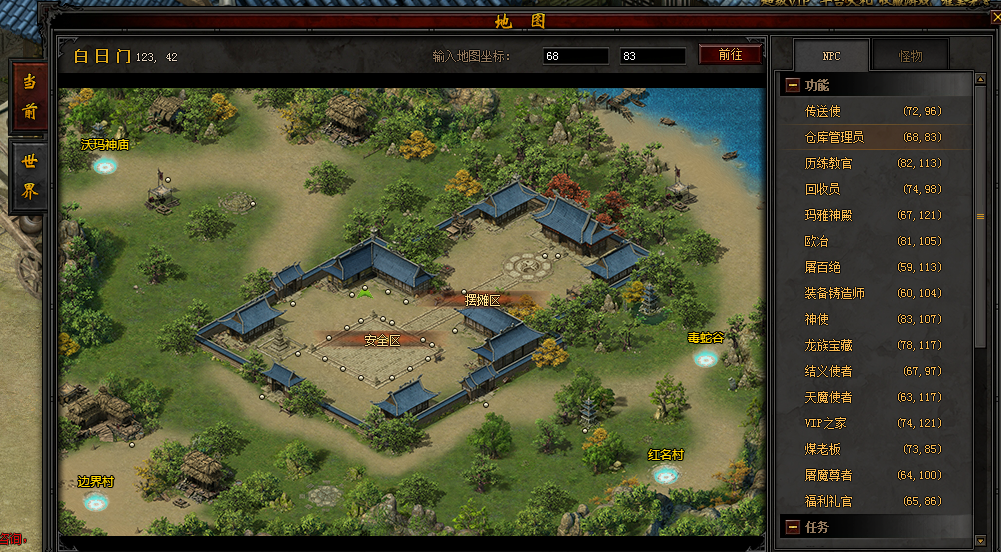The height and width of the screenshot is (552, 1001).
Task: Select the Y coordinate field showing 83
Action: point(652,56)
